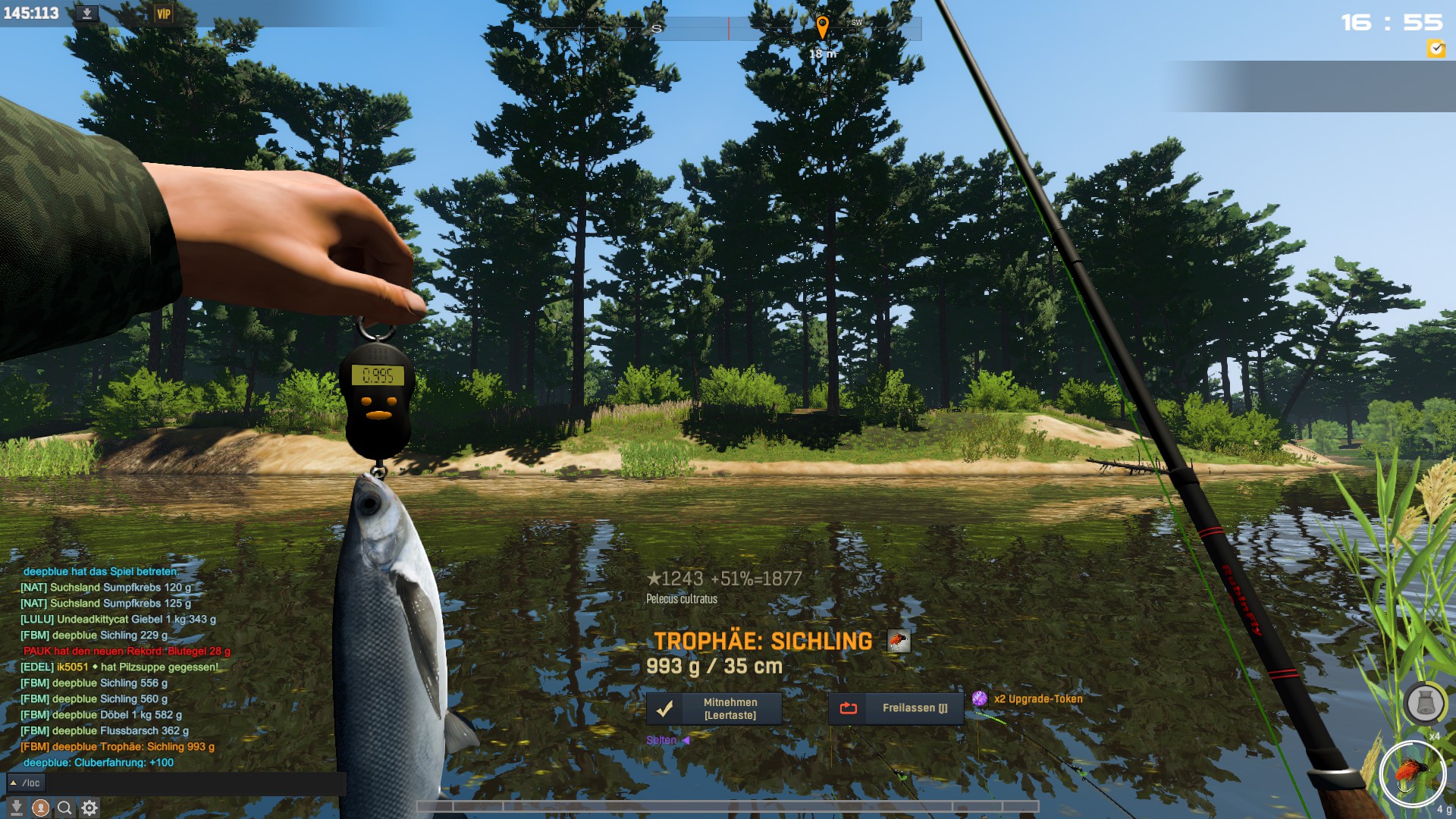Image resolution: width=1456 pixels, height=819 pixels.
Task: Open the /loc chat channel selector
Action: 26,783
